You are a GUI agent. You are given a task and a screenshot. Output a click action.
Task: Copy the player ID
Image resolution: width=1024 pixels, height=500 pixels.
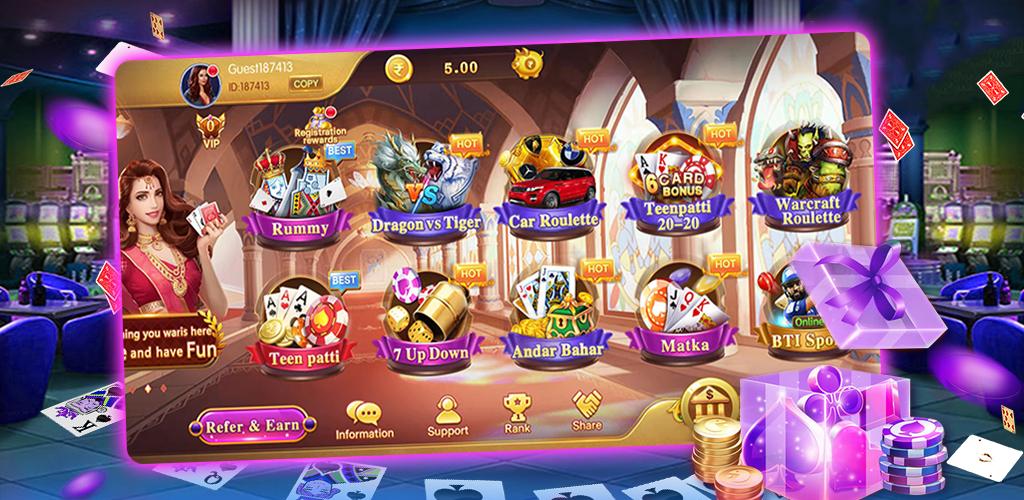[x=306, y=84]
